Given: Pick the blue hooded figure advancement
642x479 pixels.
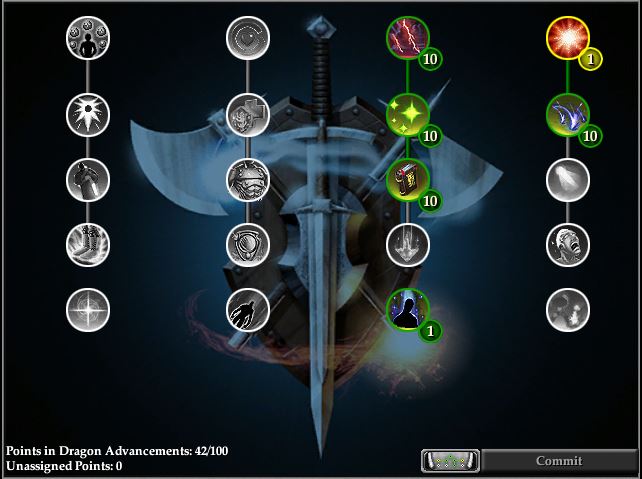Looking at the screenshot, I should click(408, 309).
